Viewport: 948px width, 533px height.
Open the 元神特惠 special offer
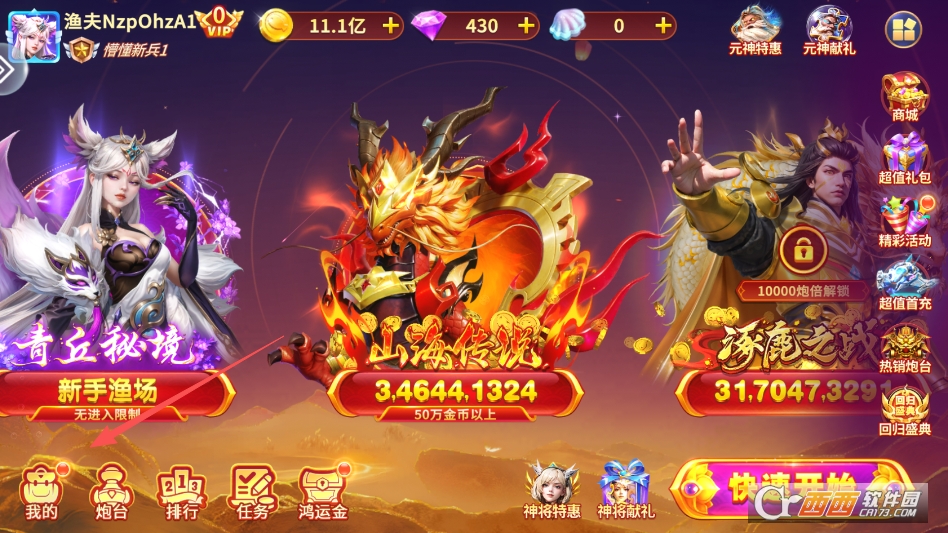point(756,30)
